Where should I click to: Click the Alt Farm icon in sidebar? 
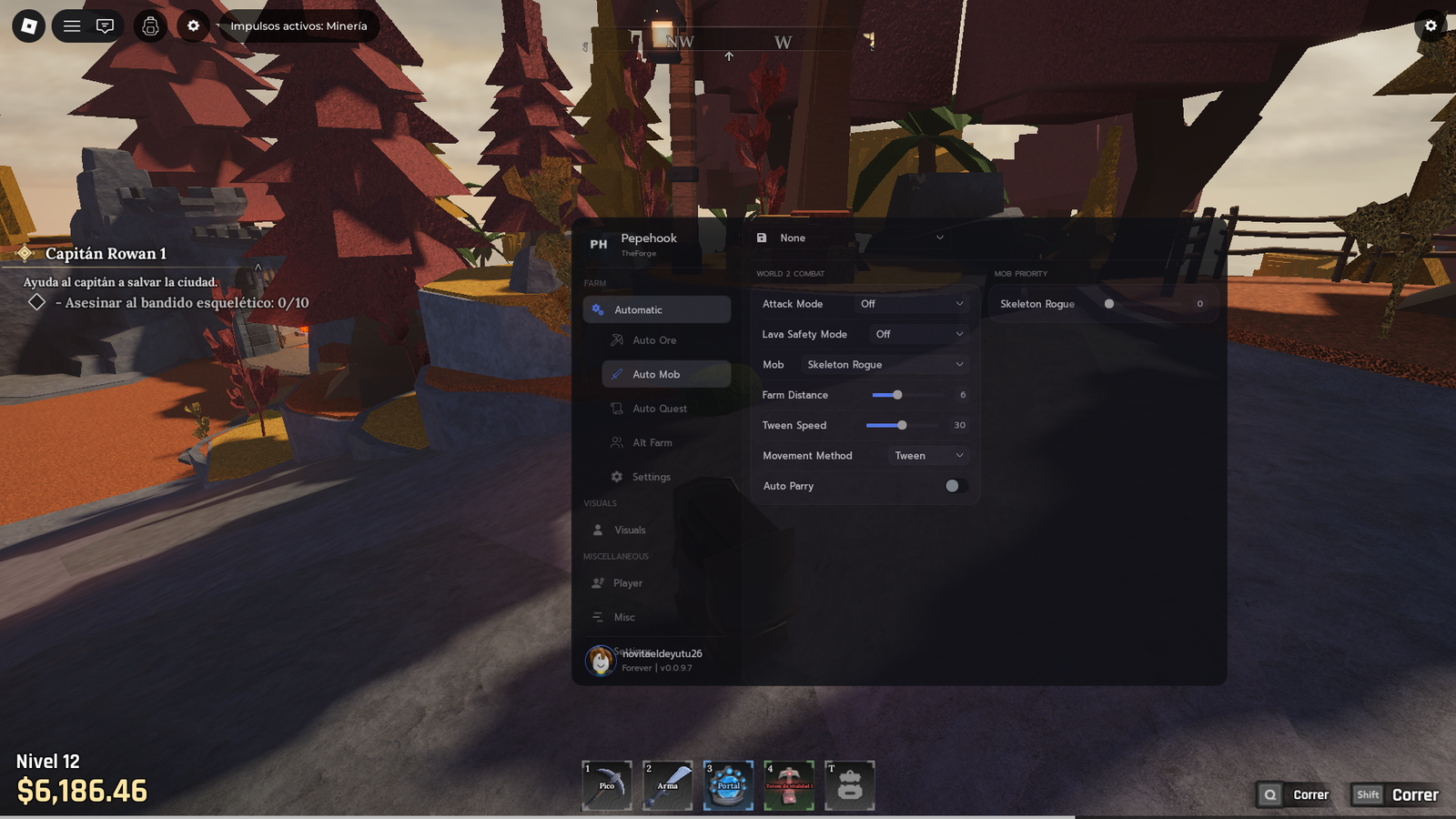[x=616, y=442]
